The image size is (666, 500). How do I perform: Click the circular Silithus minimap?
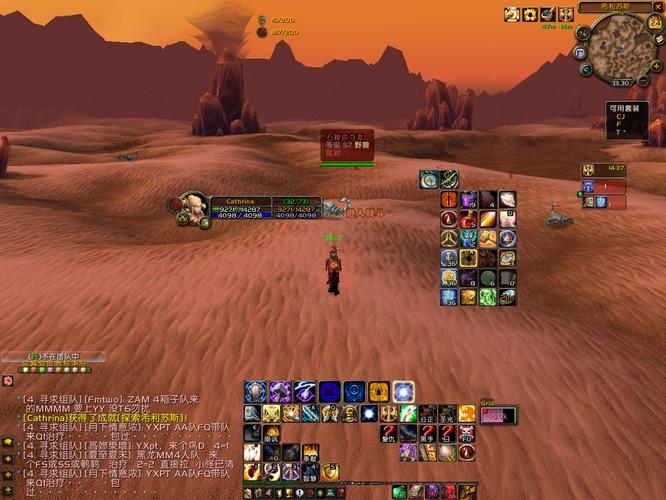(620, 49)
